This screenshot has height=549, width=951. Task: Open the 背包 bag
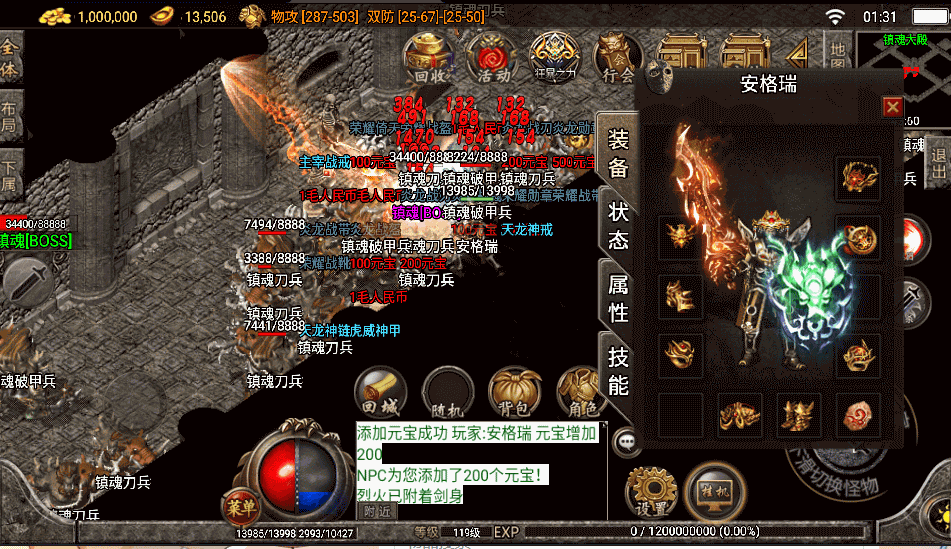(x=514, y=392)
